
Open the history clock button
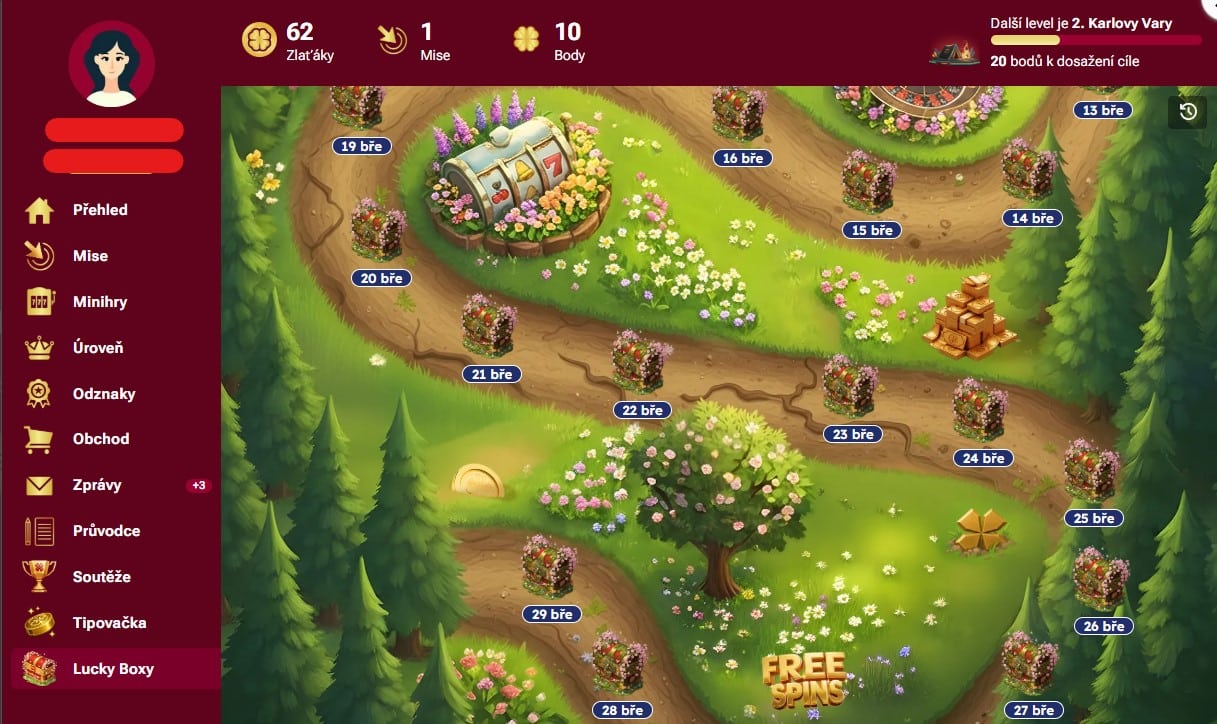click(1188, 112)
